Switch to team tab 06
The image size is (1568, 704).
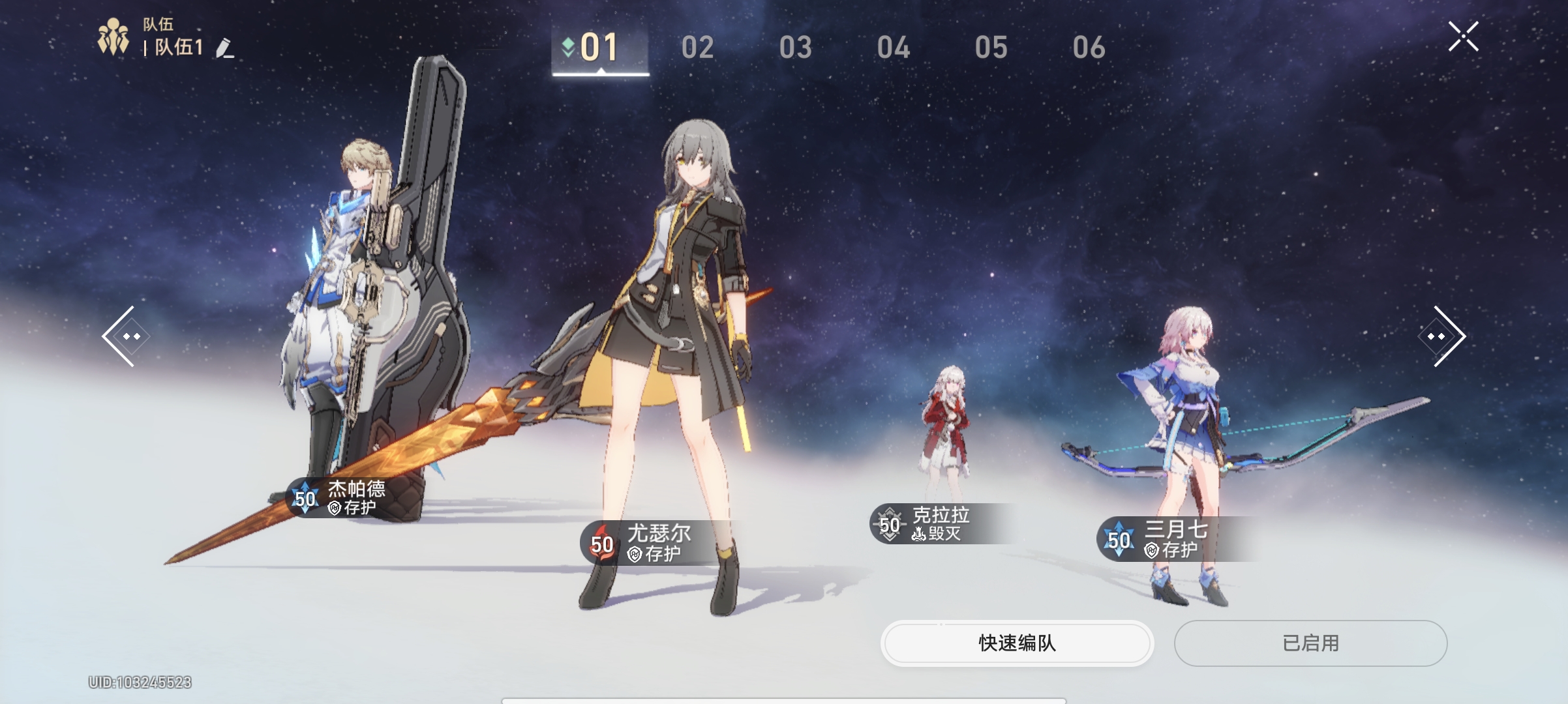(1089, 48)
